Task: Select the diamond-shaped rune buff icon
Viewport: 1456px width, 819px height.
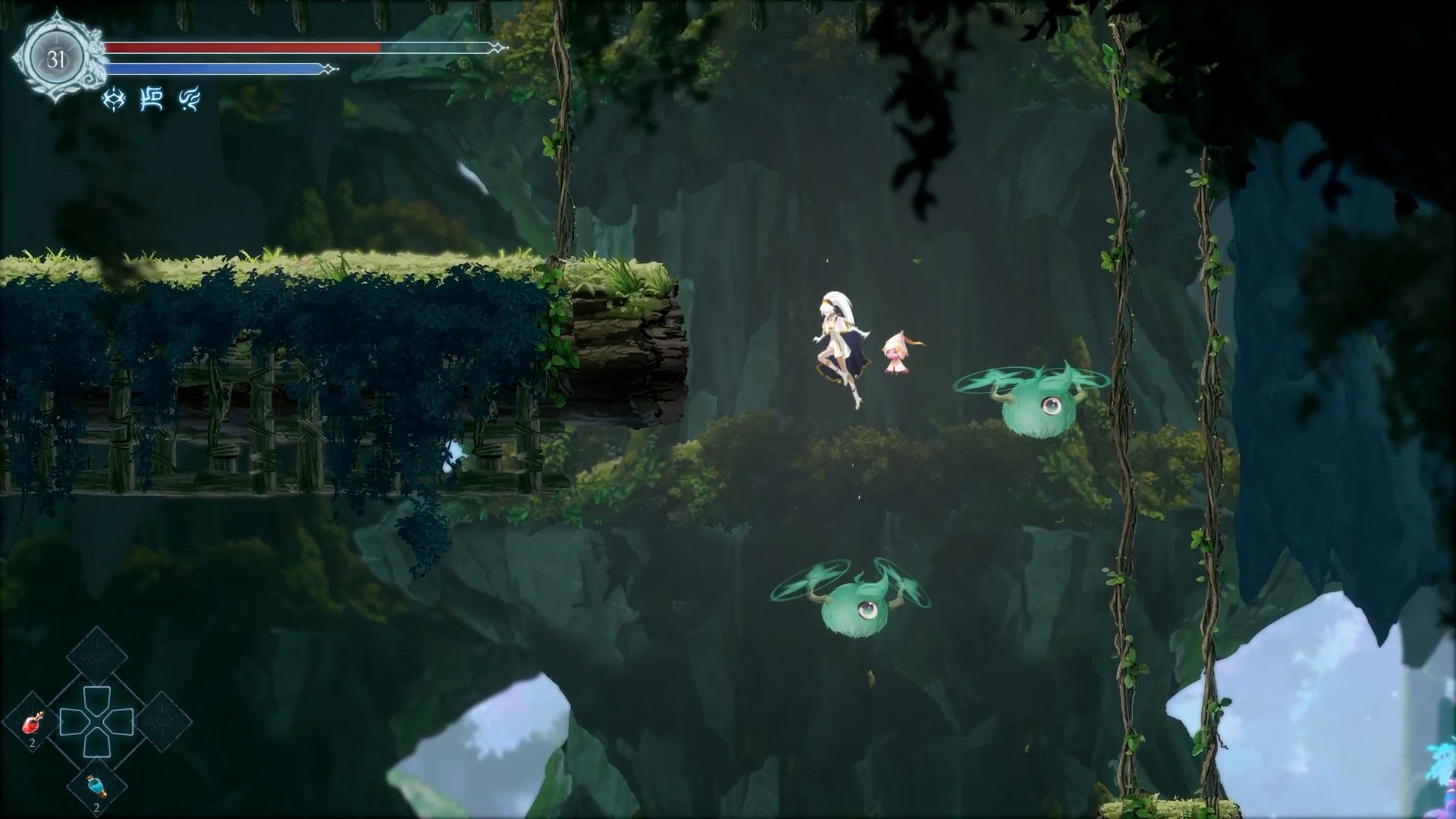Action: pos(114,99)
